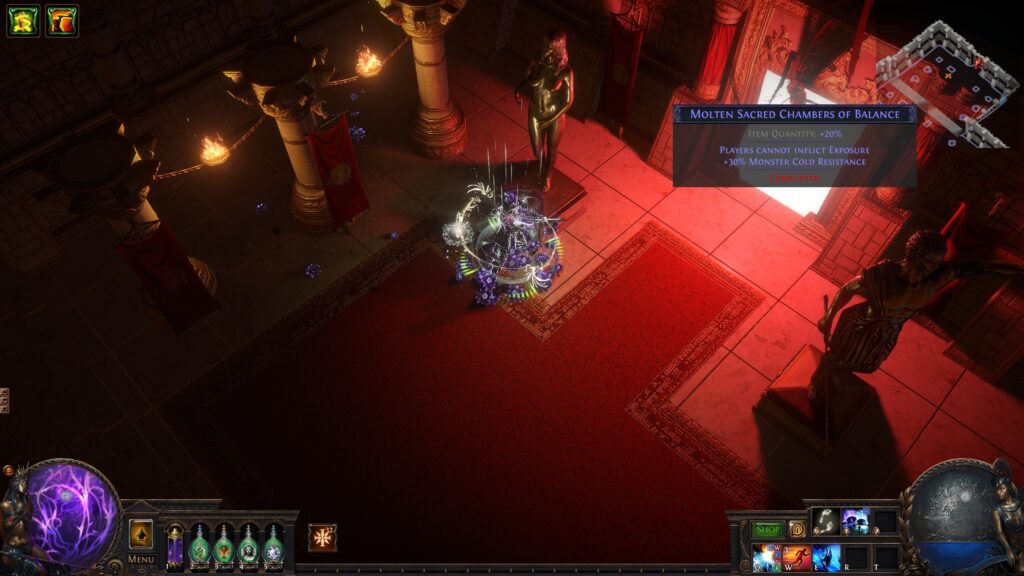This screenshot has height=576, width=1024.
Task: Click the orange cross buff icon
Action: (322, 537)
